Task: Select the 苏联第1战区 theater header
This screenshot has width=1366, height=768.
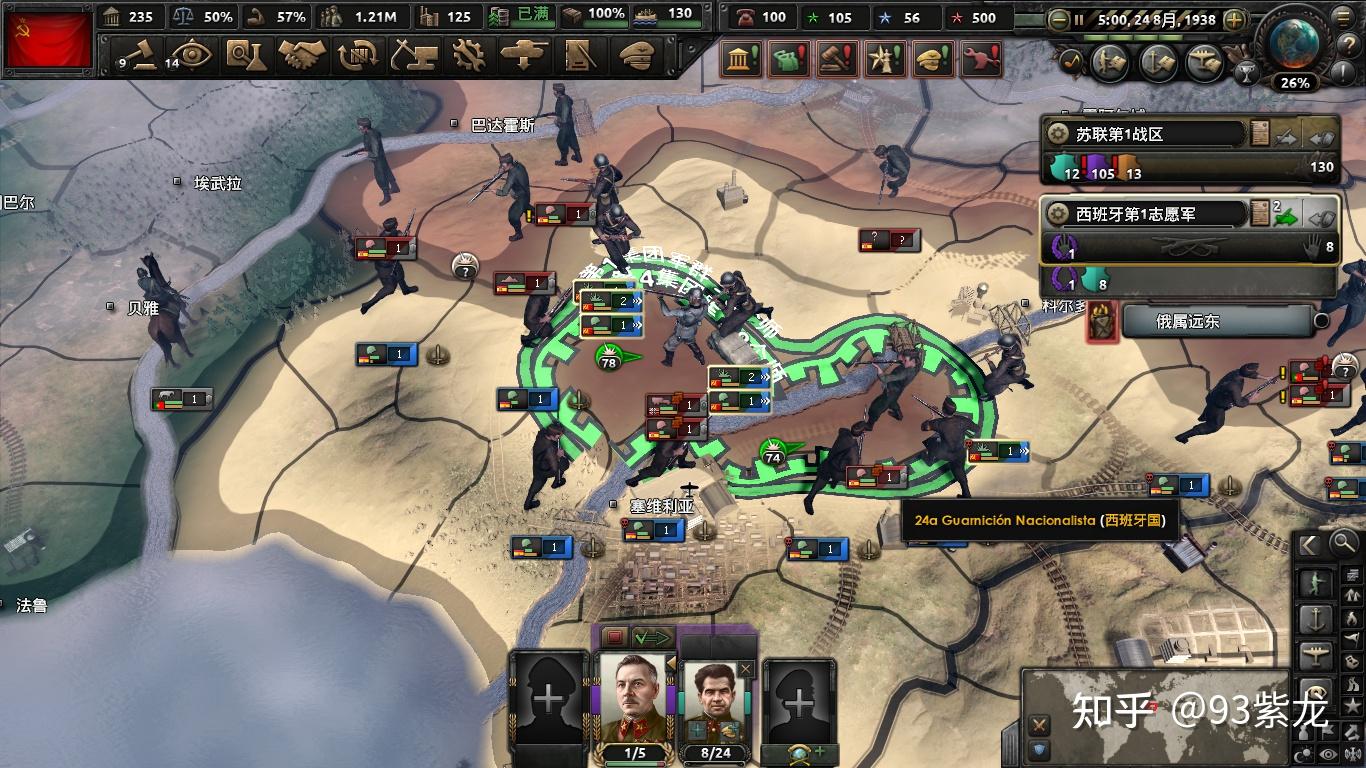Action: click(x=1145, y=134)
